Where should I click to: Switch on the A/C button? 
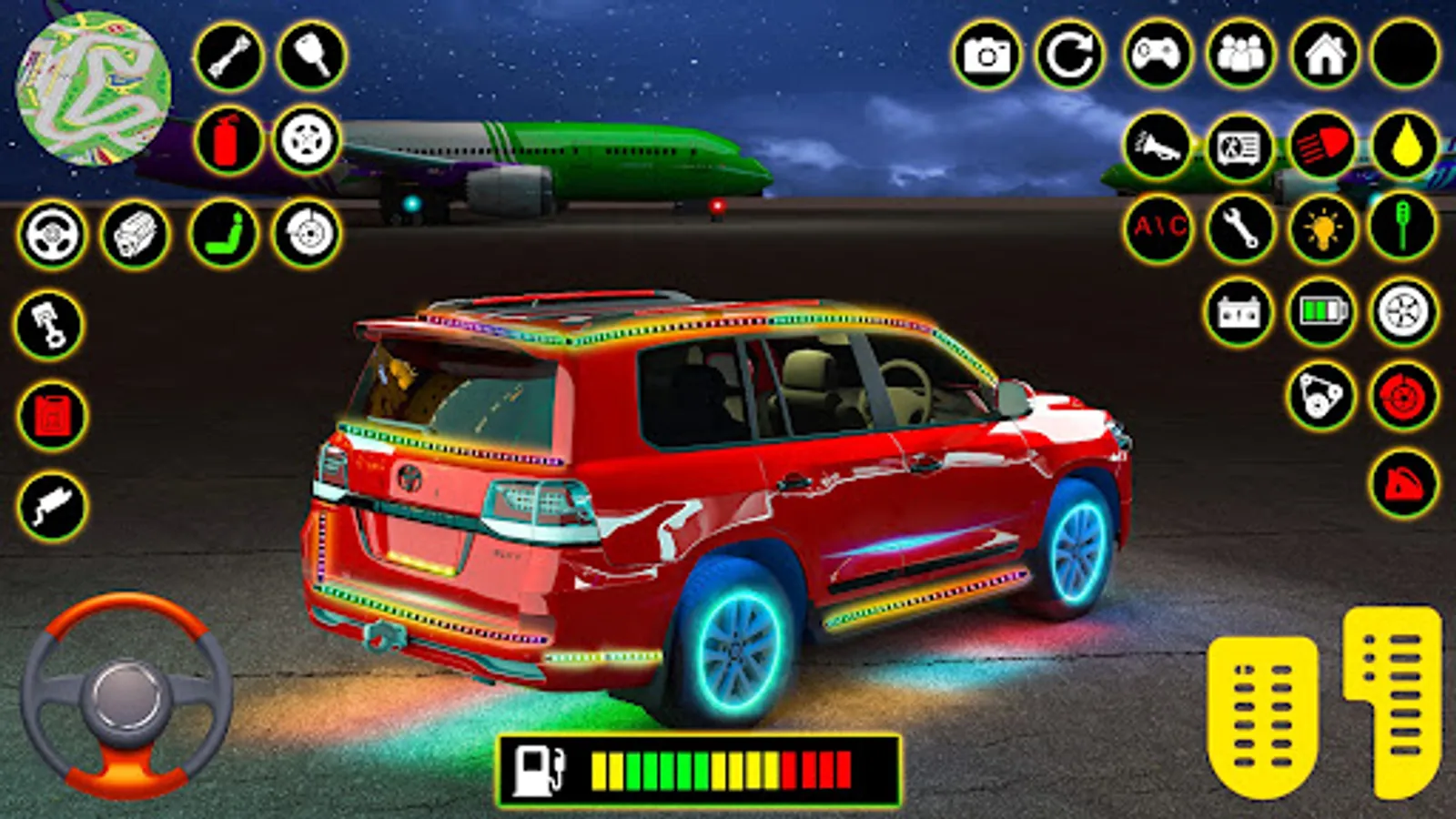[x=1158, y=227]
